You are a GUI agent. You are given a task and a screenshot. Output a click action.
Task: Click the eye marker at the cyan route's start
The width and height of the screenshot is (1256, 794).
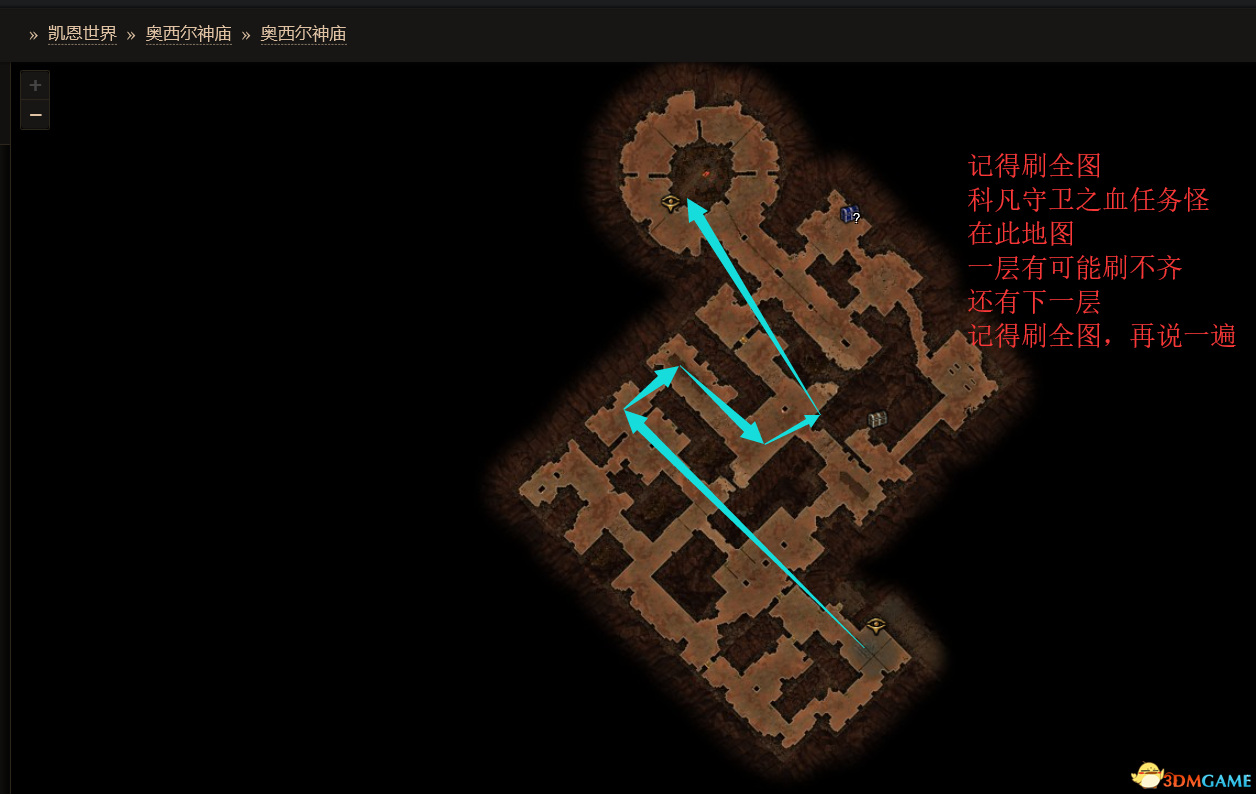pyautogui.click(x=876, y=626)
